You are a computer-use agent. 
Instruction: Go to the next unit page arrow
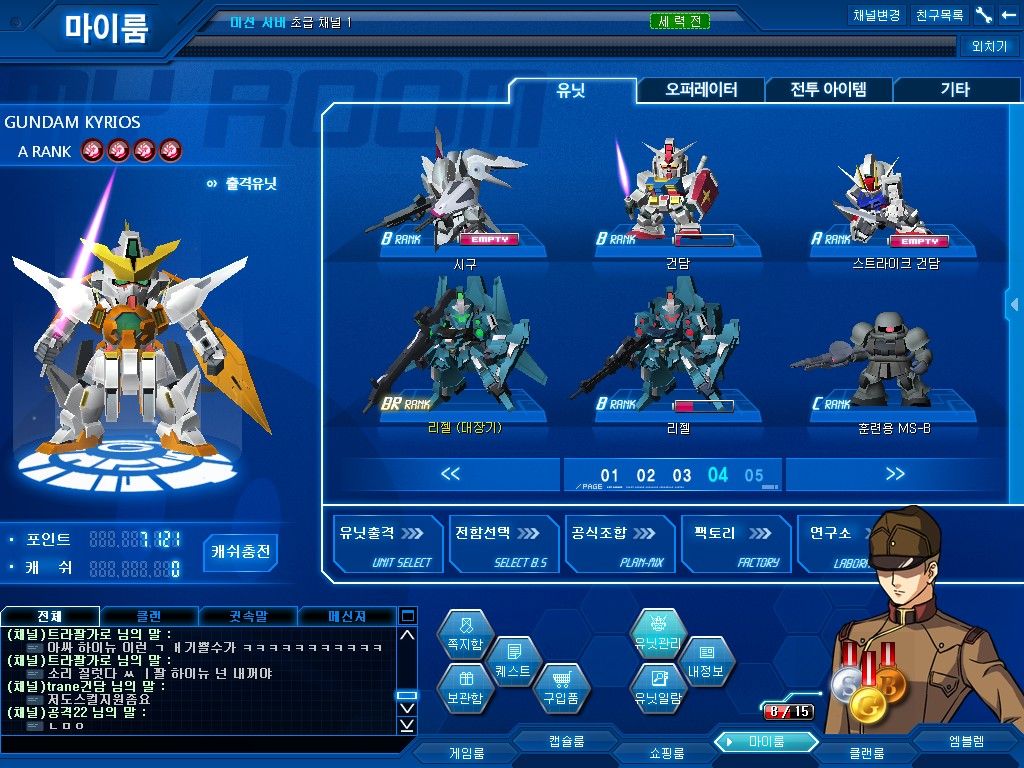click(x=895, y=474)
